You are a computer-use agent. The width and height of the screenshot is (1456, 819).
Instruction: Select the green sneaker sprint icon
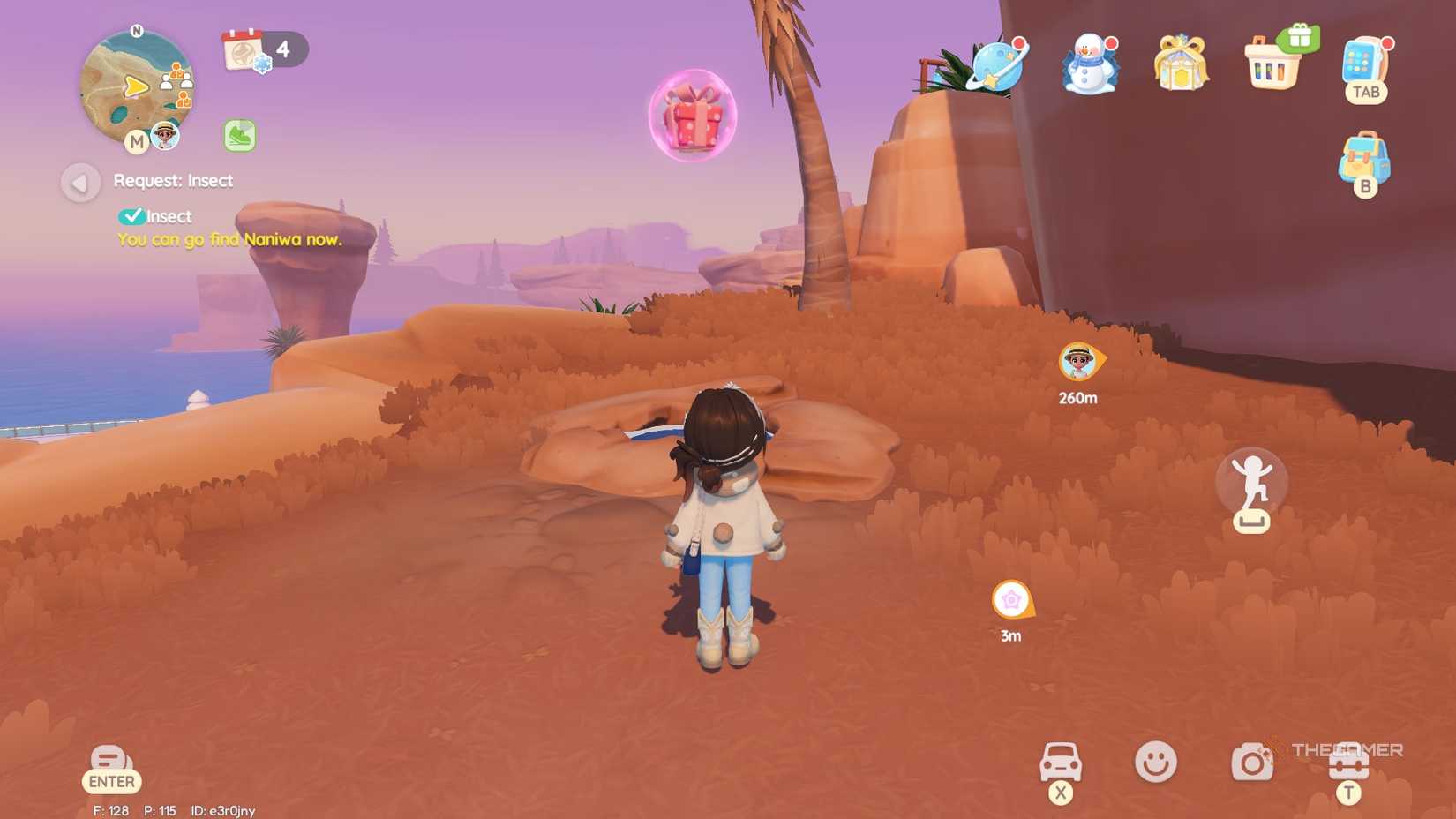coord(237,134)
